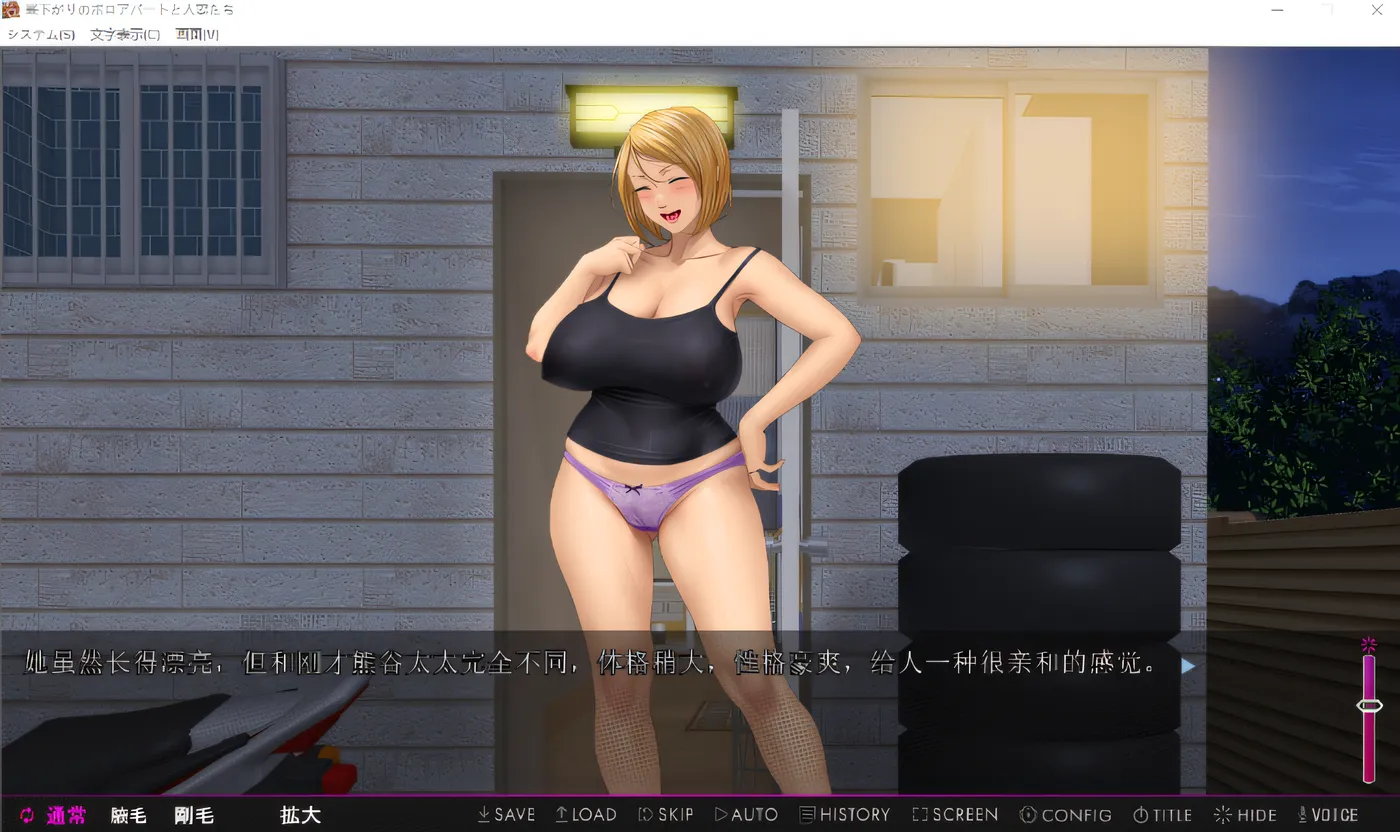This screenshot has width=1400, height=832.
Task: Minimize the game window
Action: click(x=1279, y=10)
